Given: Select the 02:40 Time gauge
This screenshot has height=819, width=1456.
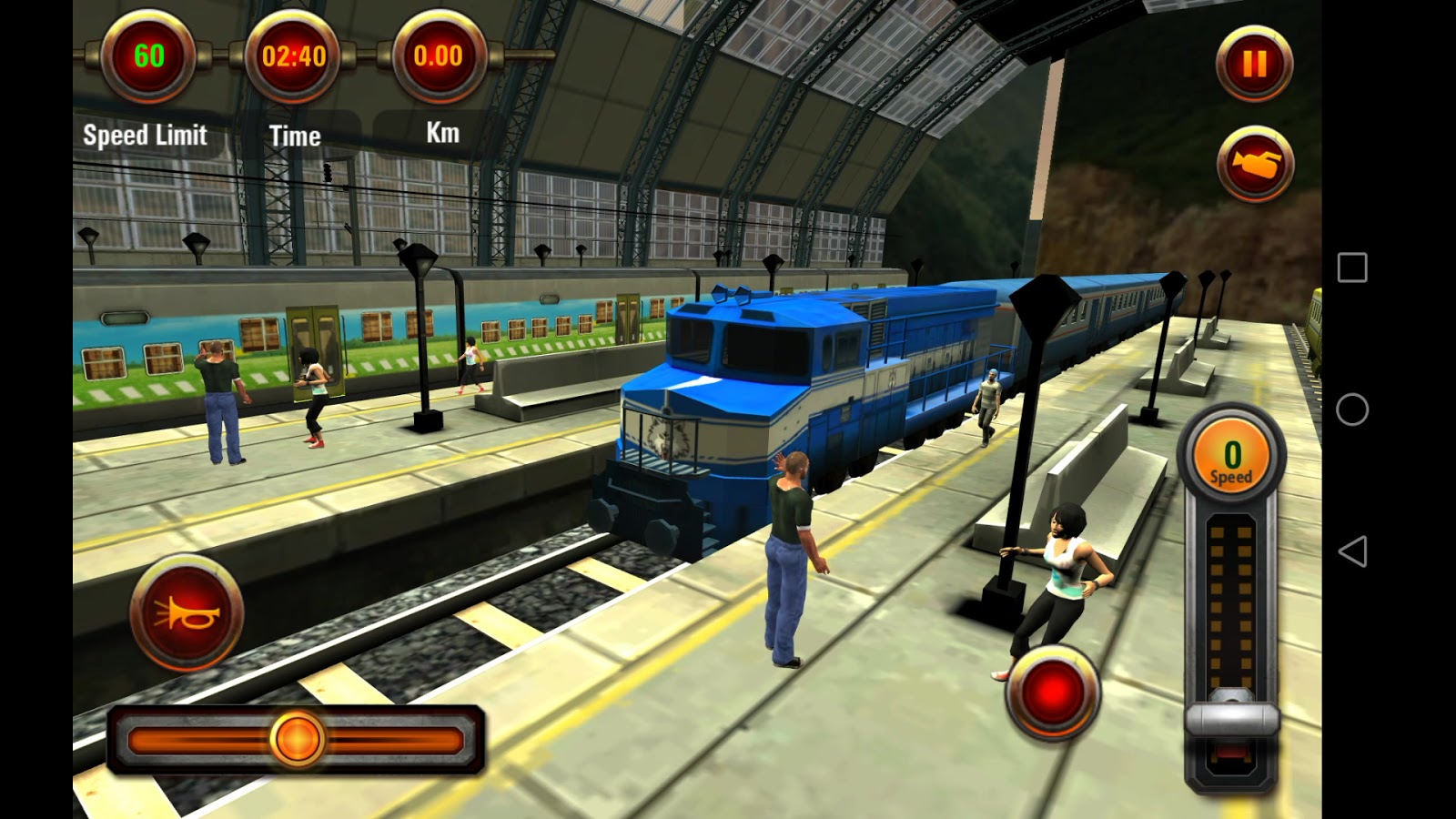Looking at the screenshot, I should point(293,57).
